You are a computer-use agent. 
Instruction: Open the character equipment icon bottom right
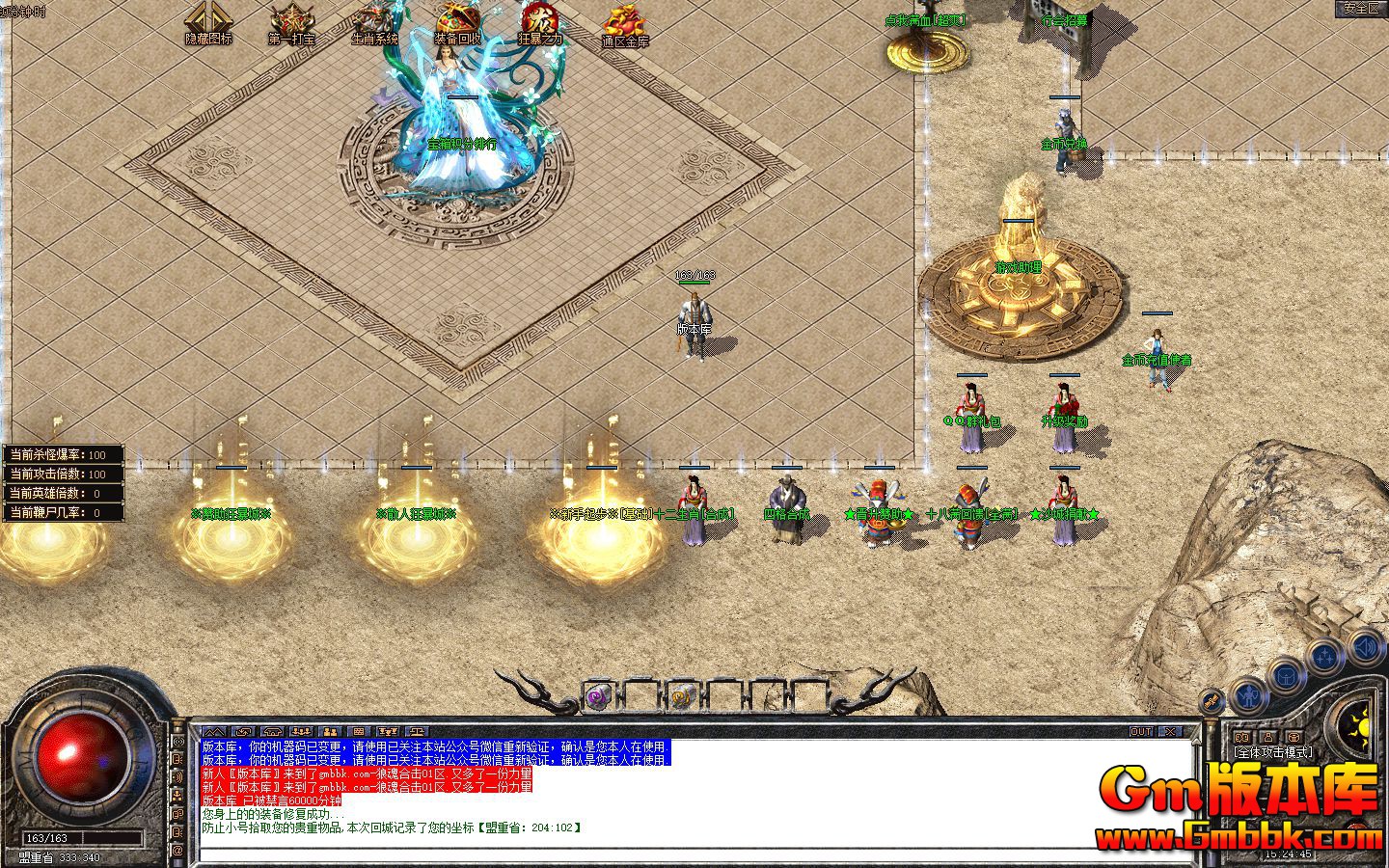click(1249, 696)
